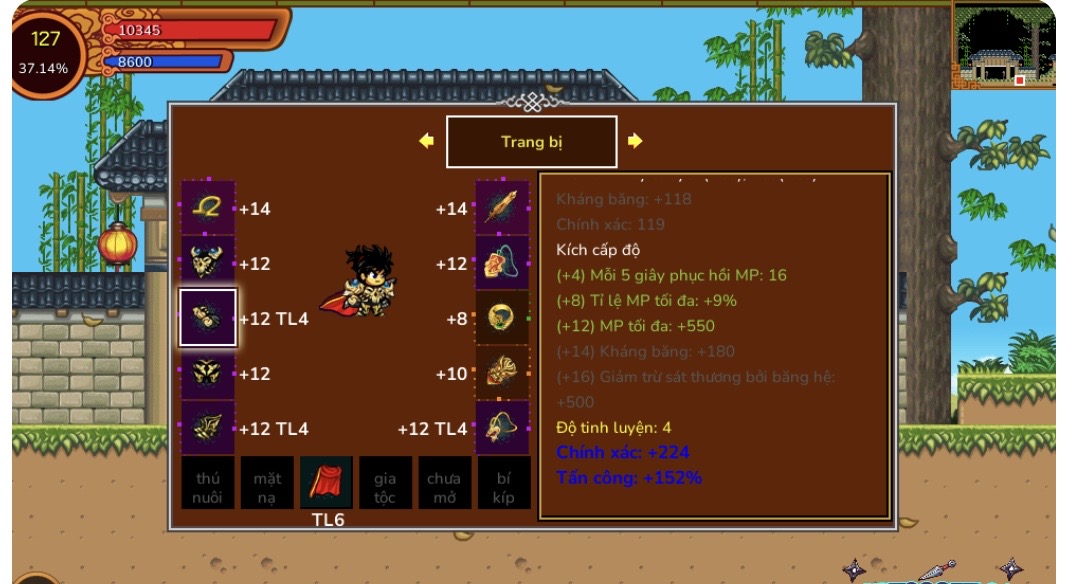Go to the next panel with right arrow
1065x584 pixels.
pyautogui.click(x=635, y=141)
